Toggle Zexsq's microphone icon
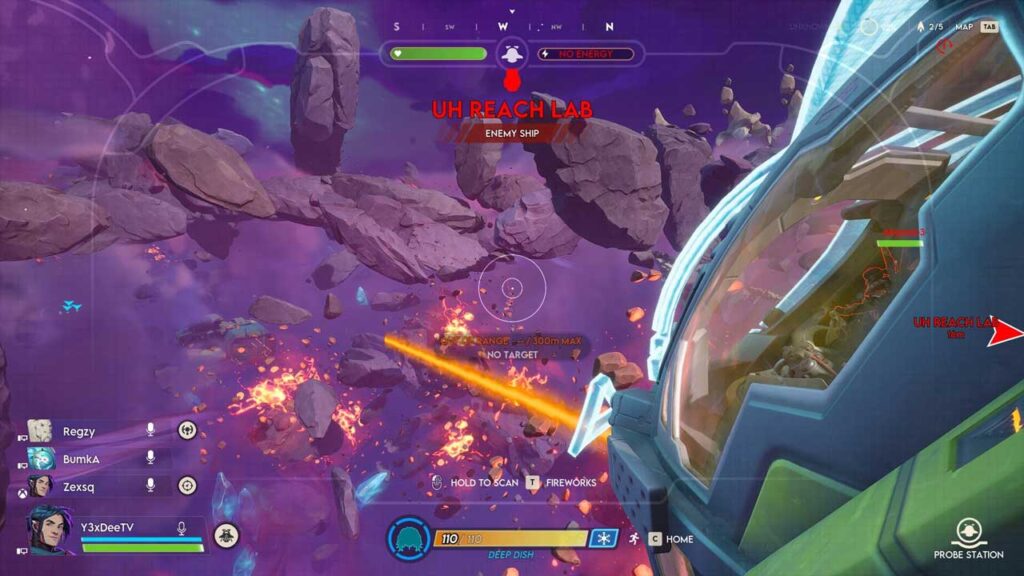The width and height of the screenshot is (1024, 576). point(151,485)
